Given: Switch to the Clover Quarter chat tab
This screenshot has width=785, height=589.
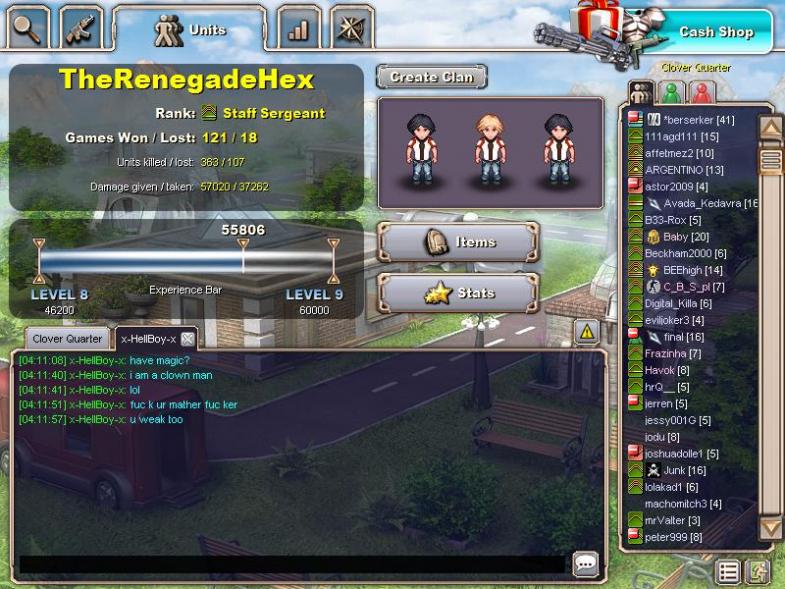Looking at the screenshot, I should tap(67, 339).
